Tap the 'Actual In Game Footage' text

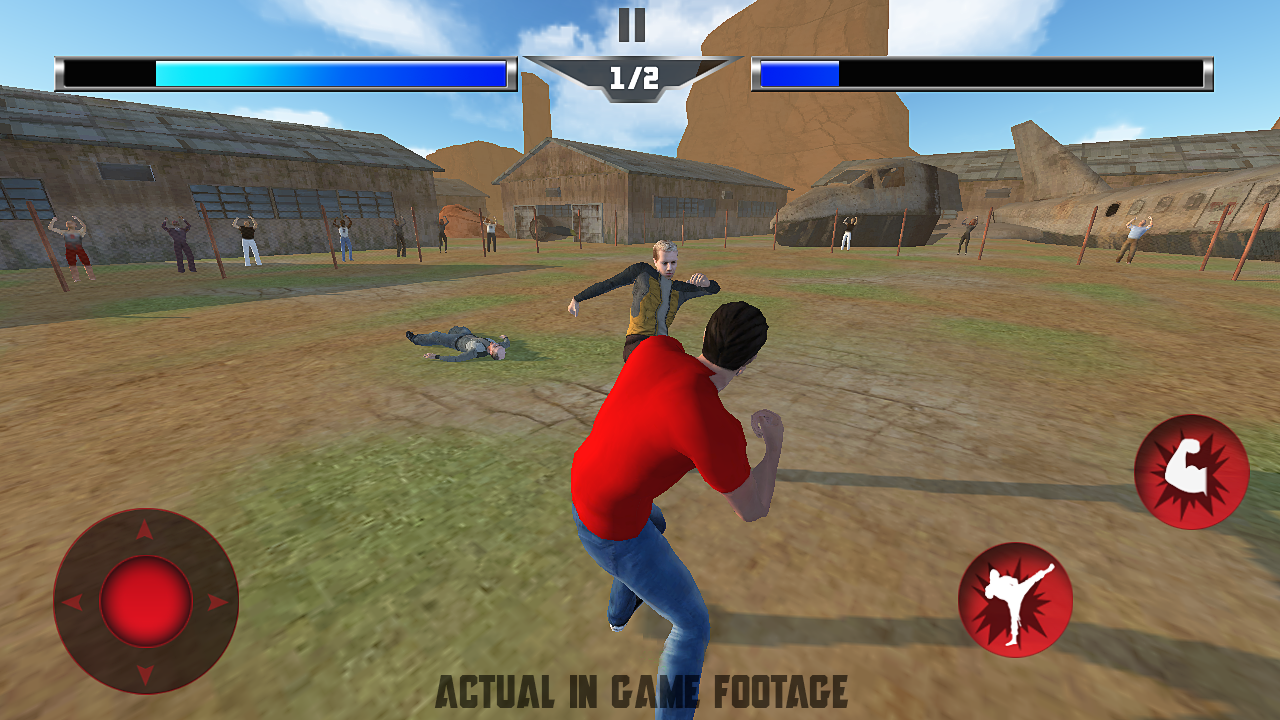tap(640, 692)
